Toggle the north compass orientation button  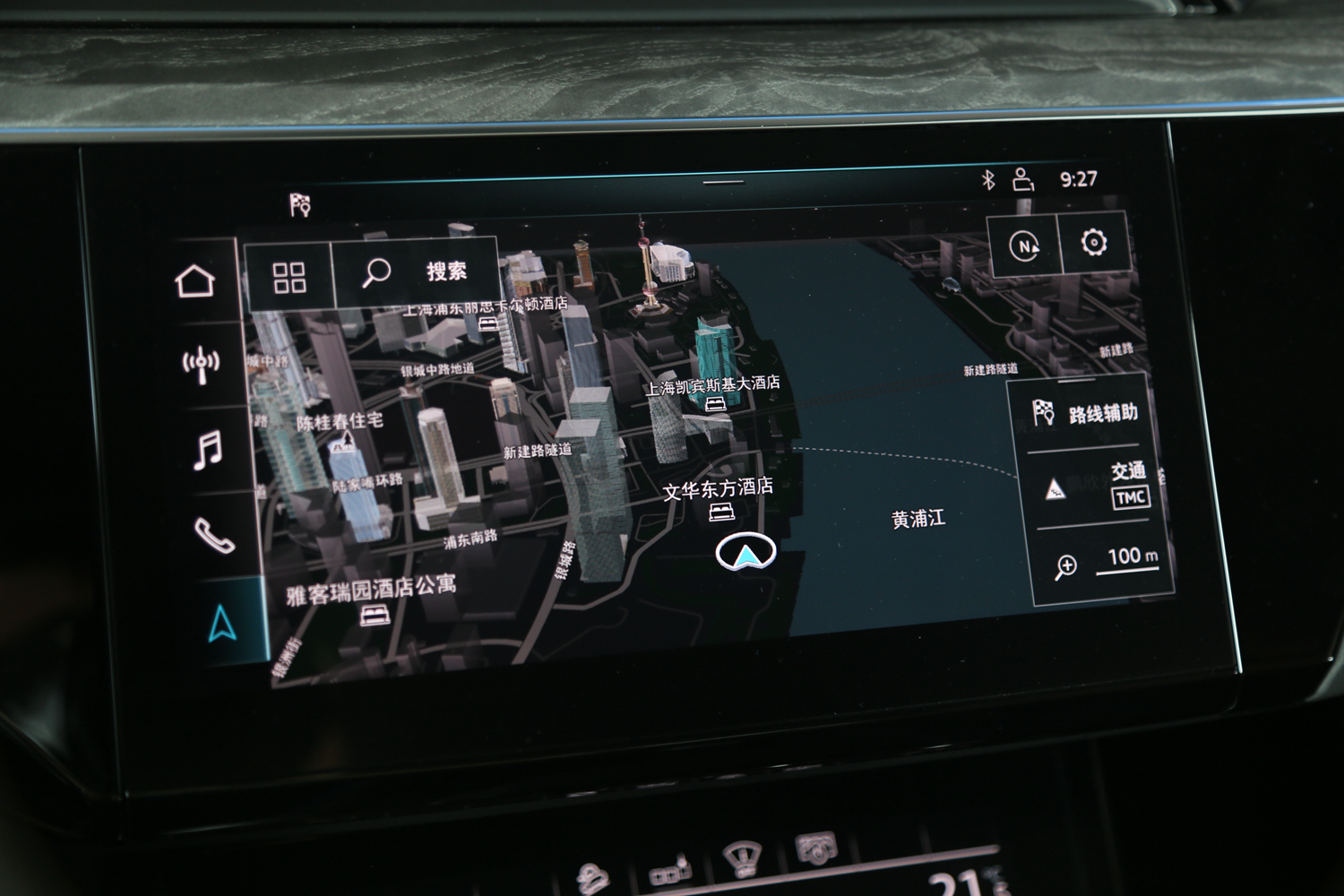(1024, 246)
